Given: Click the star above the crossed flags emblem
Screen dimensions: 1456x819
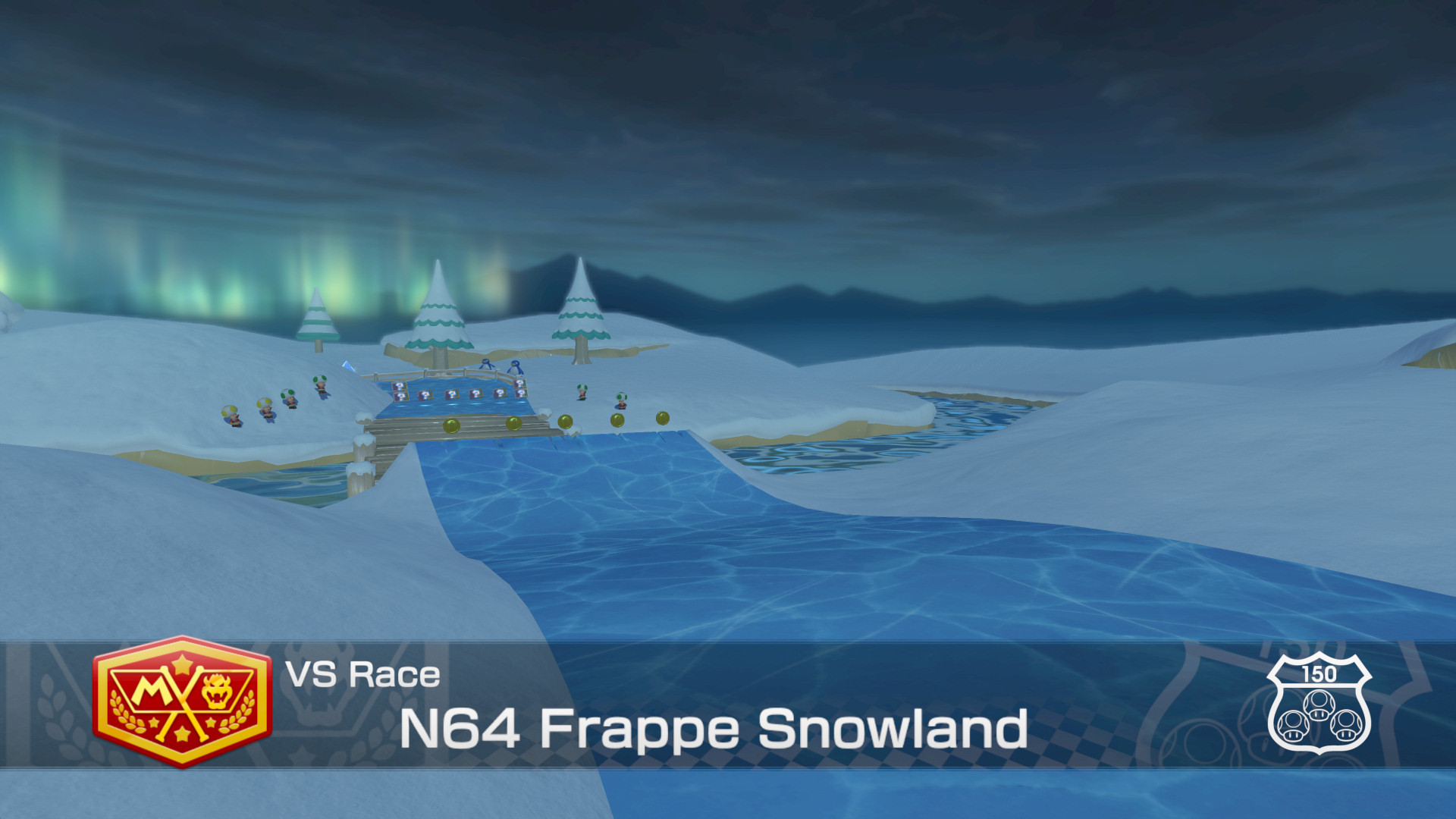Looking at the screenshot, I should 182,664.
